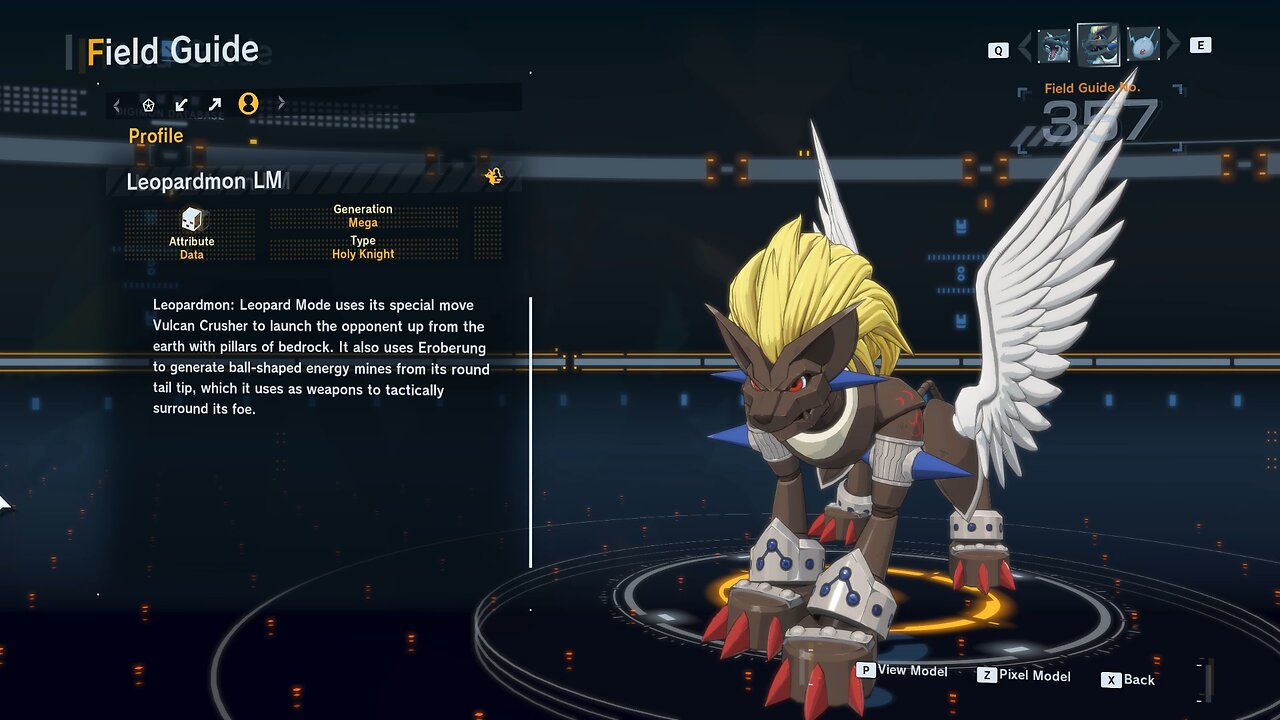The image size is (1280, 720).
Task: Click the left arrow beside the tab icons
Action: [x=117, y=104]
